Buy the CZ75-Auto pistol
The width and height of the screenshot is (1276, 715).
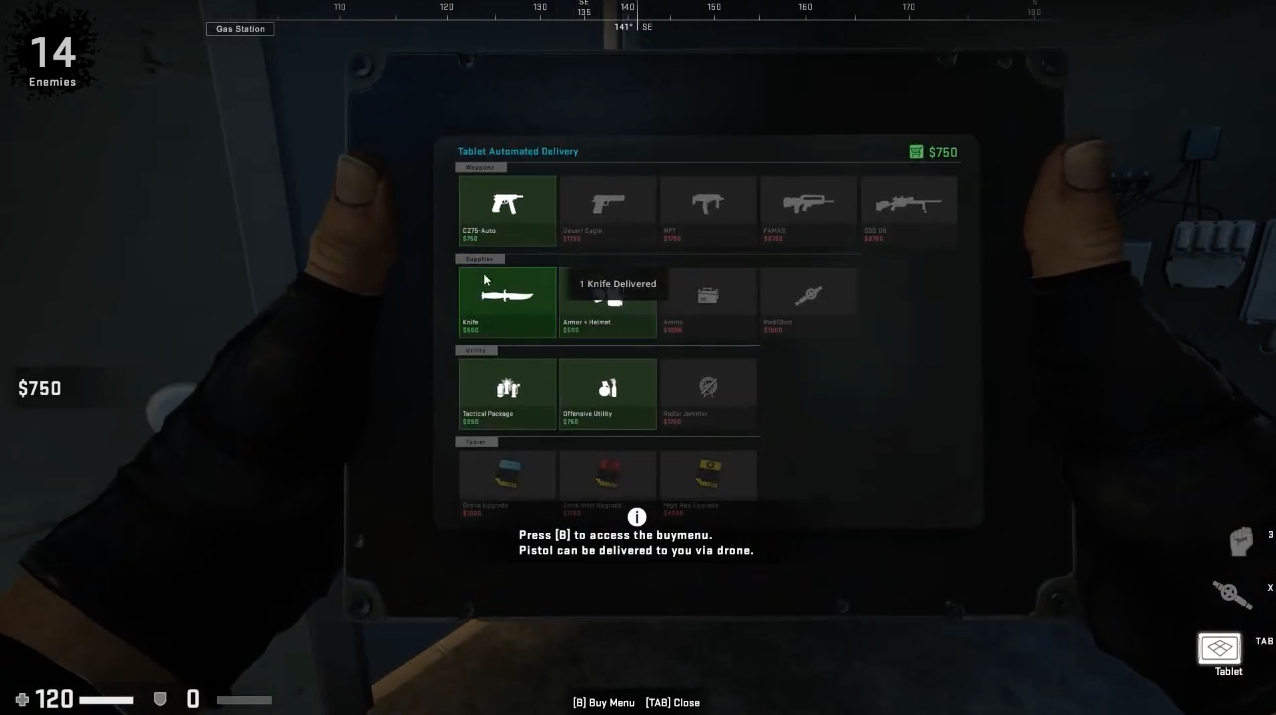tap(507, 210)
